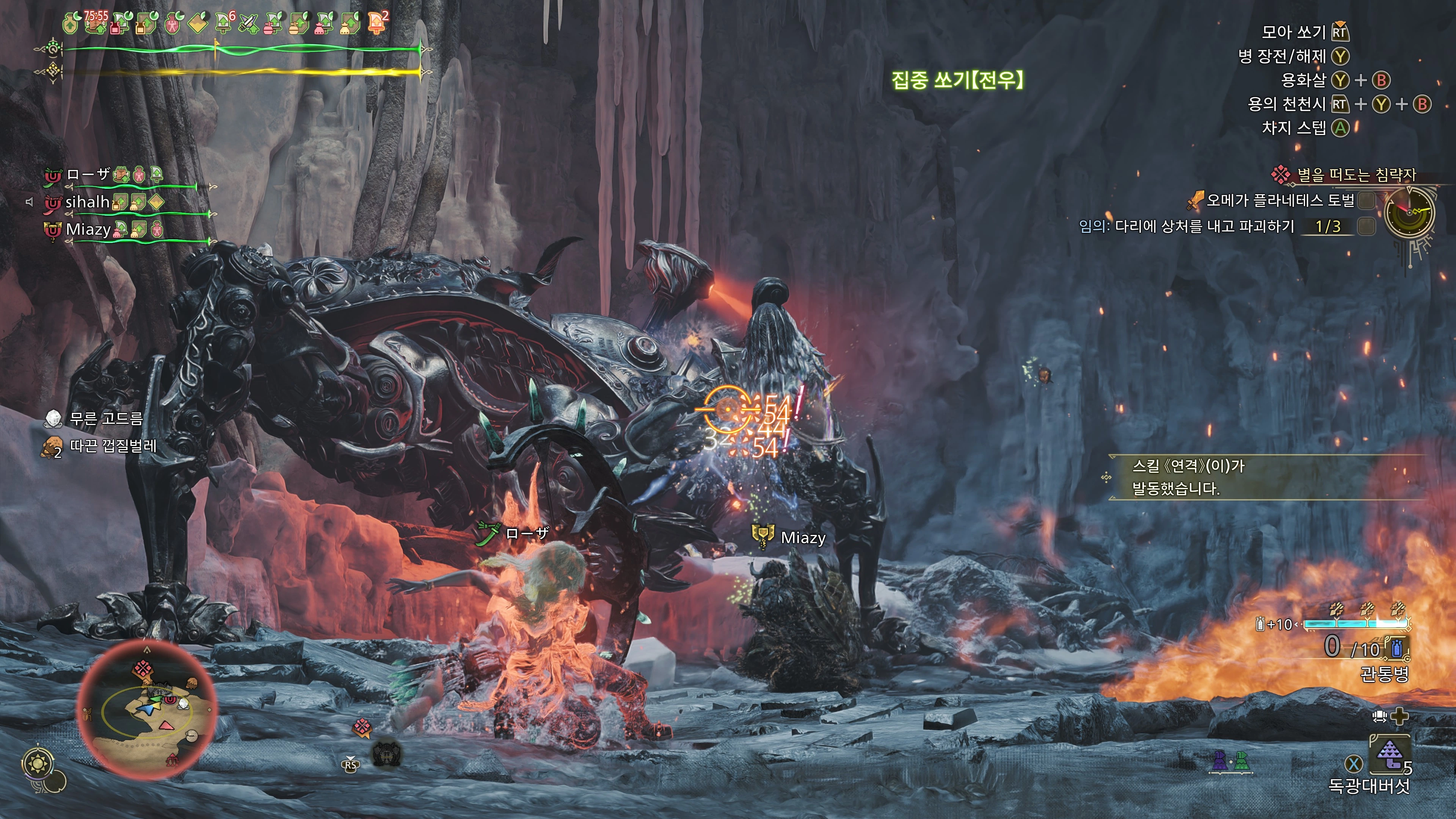Click the buff icon showing the 75:55 timer
Screen dimensions: 1456x819
95,23
